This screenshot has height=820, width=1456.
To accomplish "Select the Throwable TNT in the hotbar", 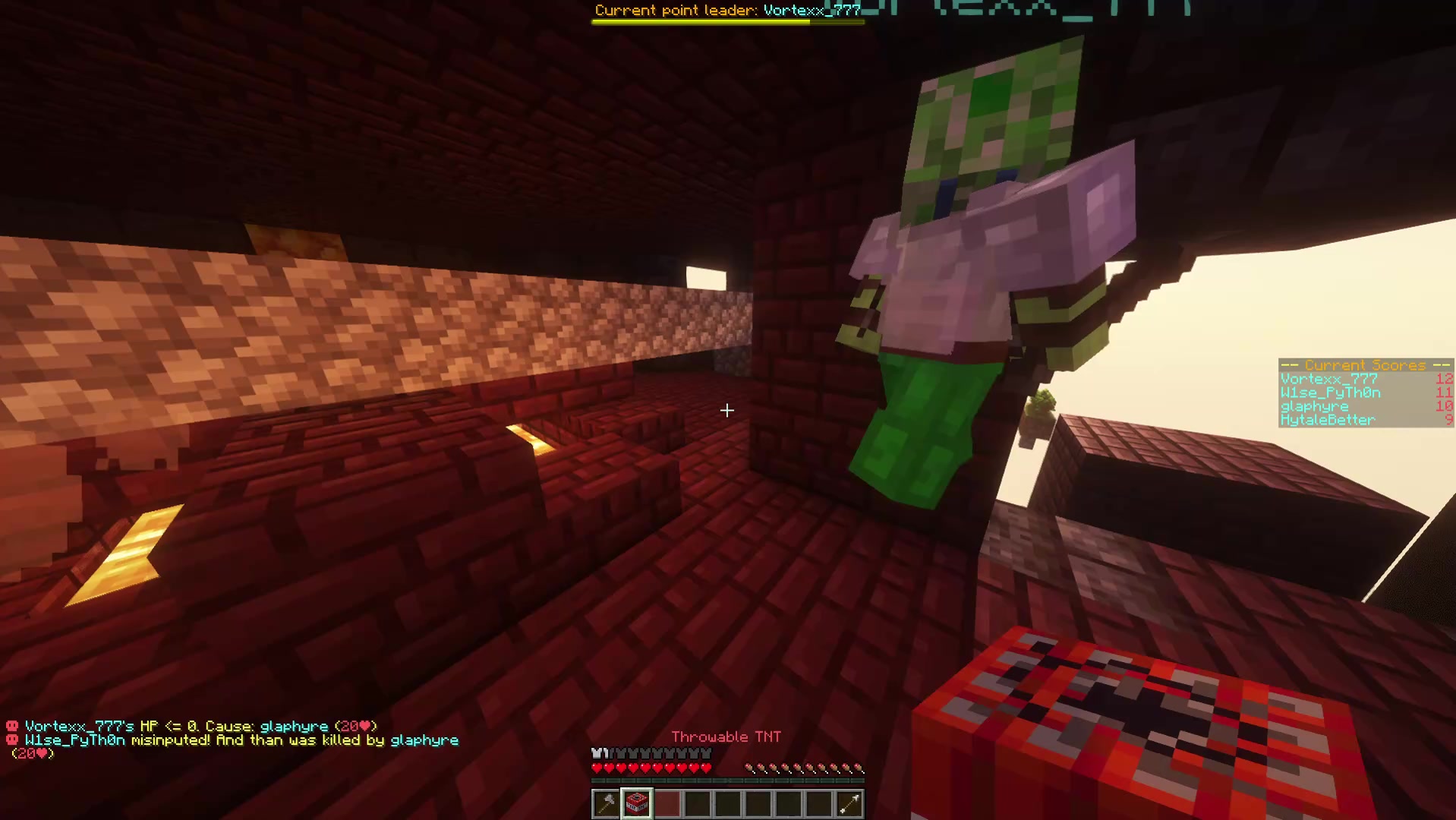I will 636,803.
